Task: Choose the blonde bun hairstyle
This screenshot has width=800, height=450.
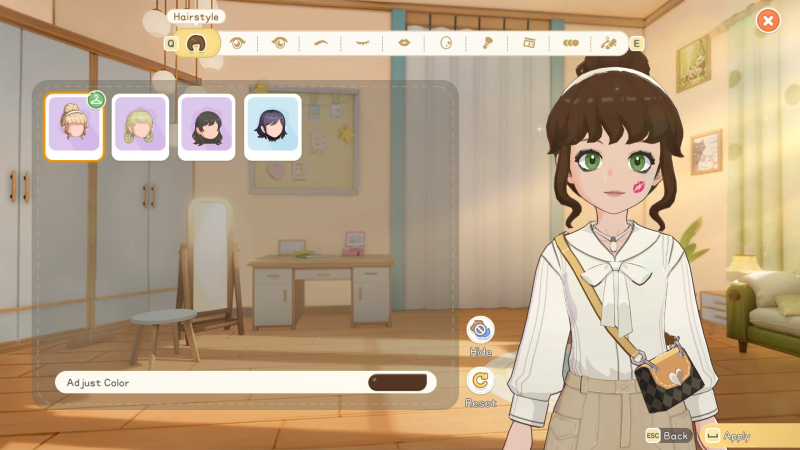Action: pos(74,127)
